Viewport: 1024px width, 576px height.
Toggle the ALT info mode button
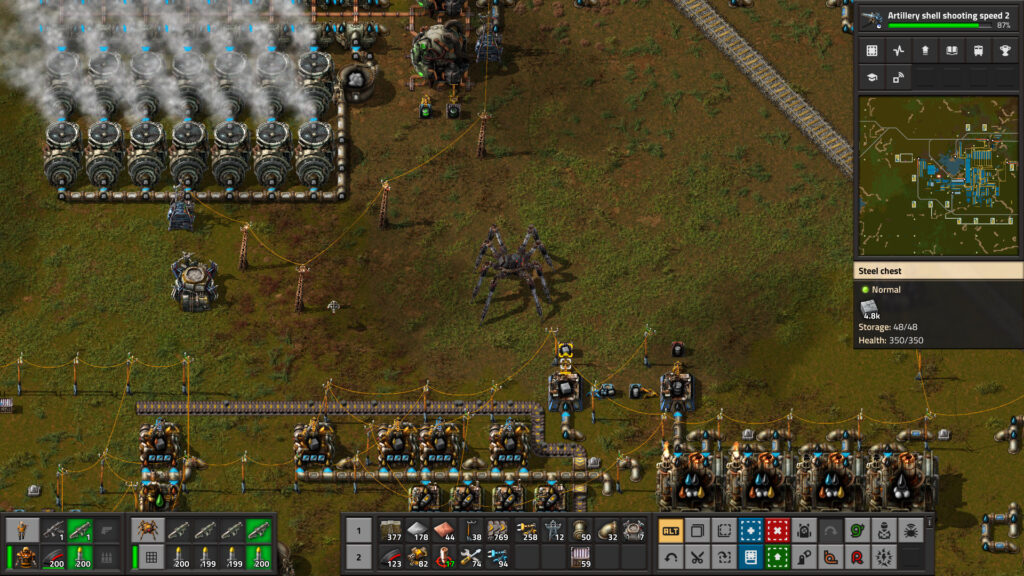[x=671, y=530]
